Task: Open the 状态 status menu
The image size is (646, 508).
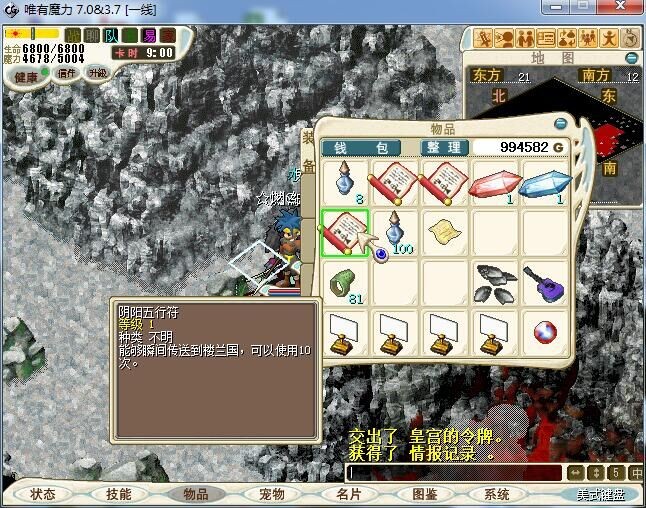Action: pos(43,494)
